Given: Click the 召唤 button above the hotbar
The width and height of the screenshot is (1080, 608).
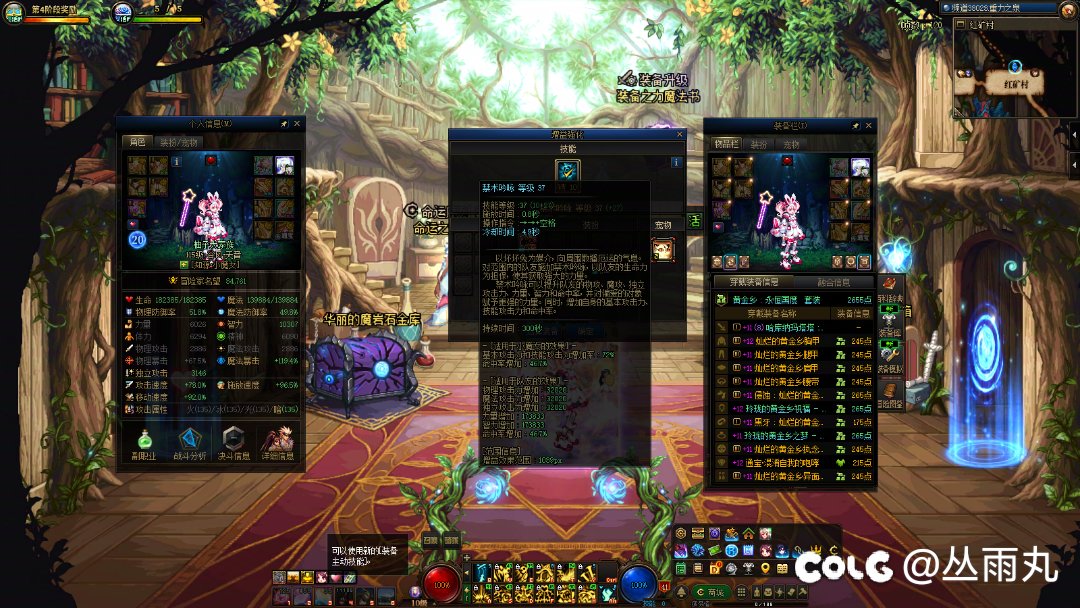Looking at the screenshot, I should [430, 540].
